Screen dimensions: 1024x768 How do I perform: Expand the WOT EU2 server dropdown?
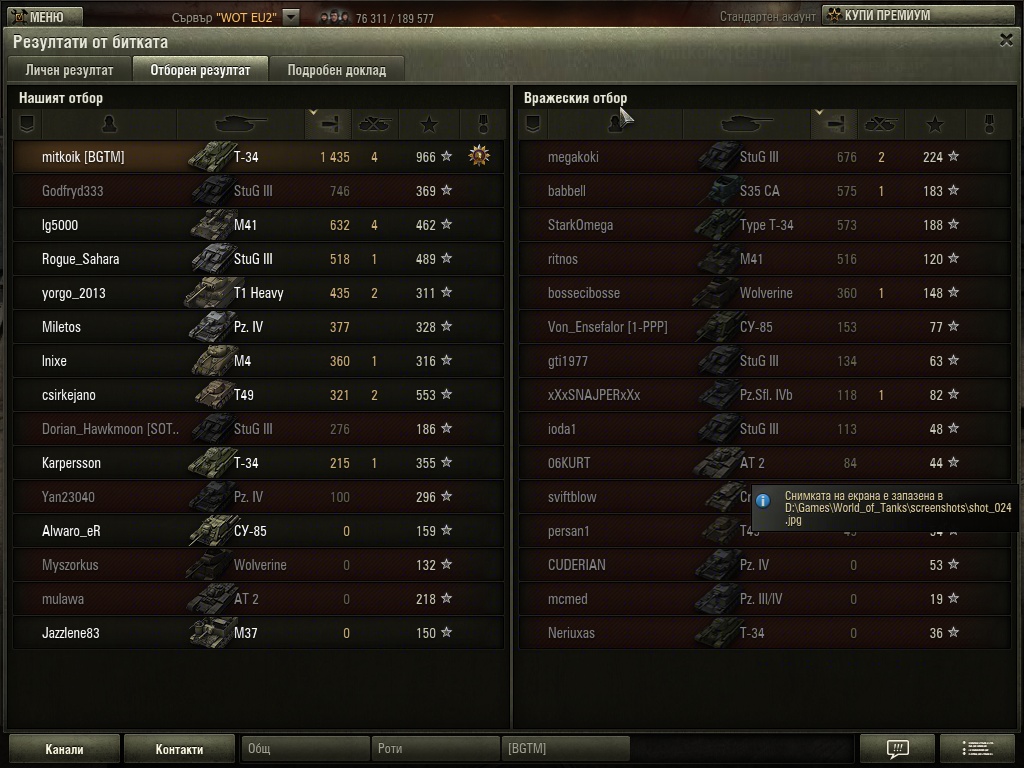(x=290, y=17)
